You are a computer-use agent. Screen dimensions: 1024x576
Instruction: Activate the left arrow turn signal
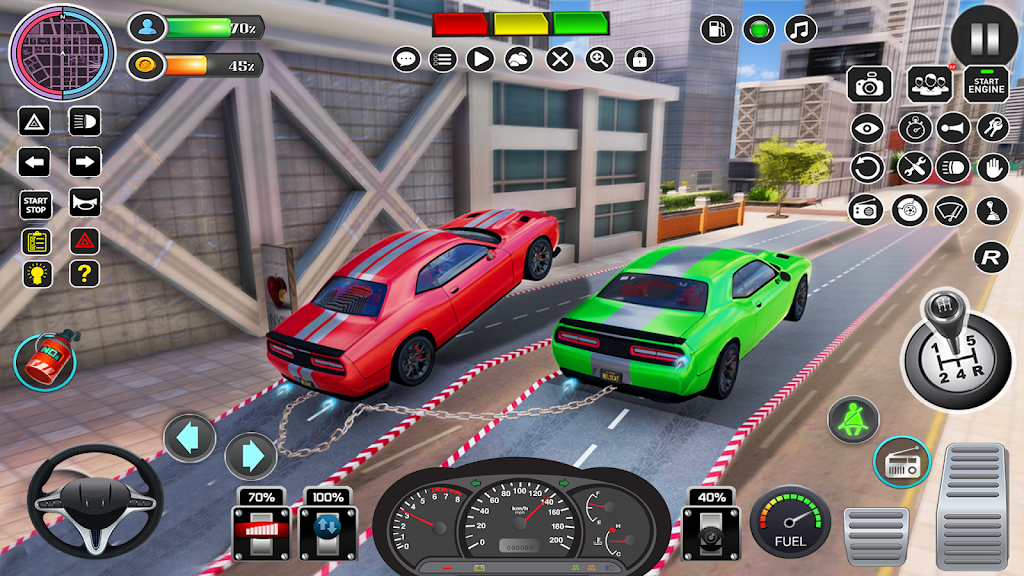[34, 162]
